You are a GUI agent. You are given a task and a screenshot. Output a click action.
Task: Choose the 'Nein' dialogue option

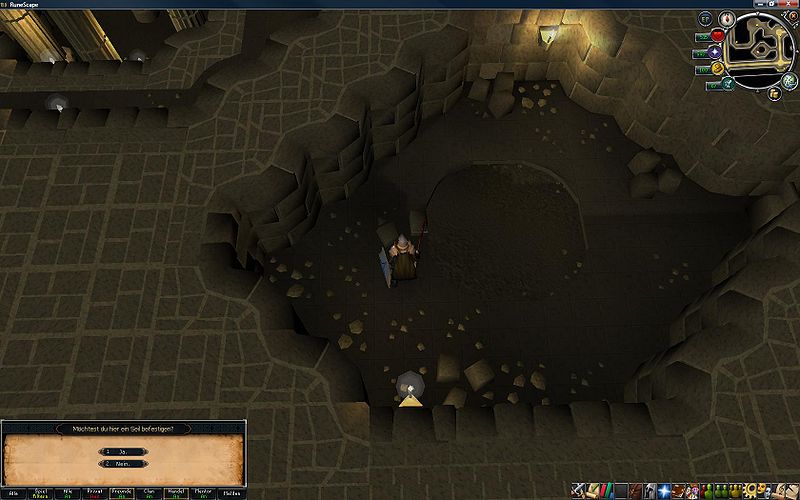123,464
